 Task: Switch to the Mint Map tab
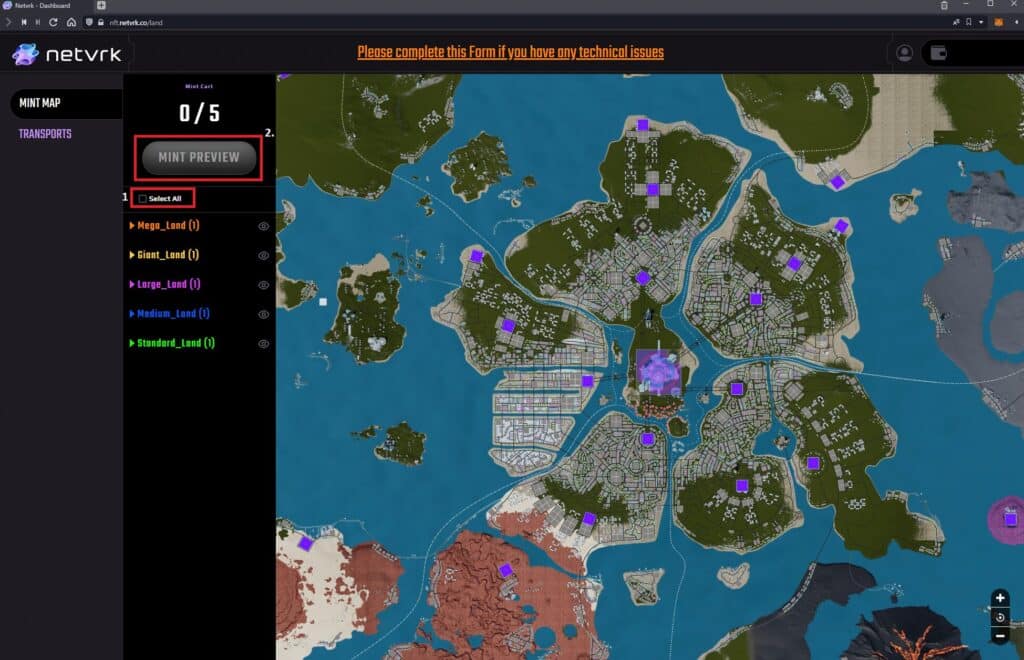click(x=41, y=103)
